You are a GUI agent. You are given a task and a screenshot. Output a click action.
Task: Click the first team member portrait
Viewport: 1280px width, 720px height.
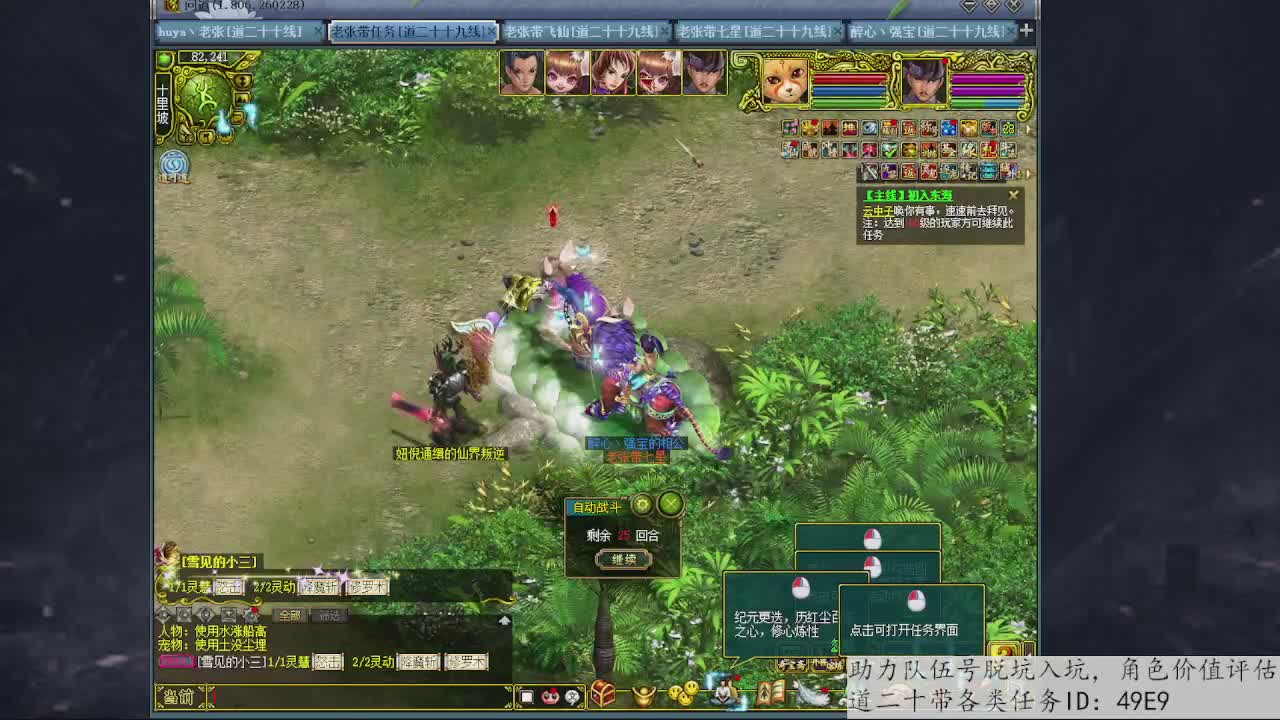(x=521, y=73)
